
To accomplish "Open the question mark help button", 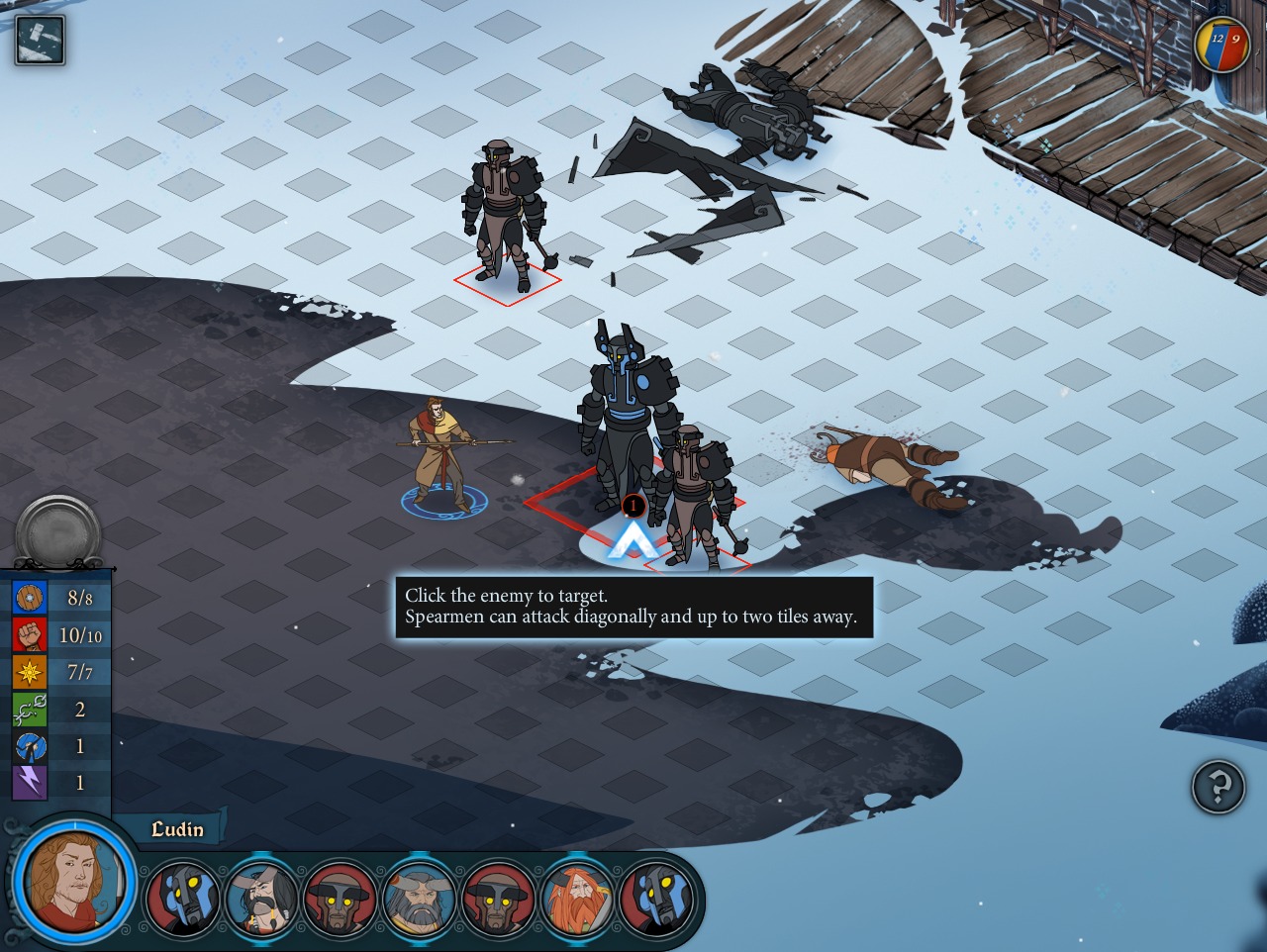I will pos(1218,788).
